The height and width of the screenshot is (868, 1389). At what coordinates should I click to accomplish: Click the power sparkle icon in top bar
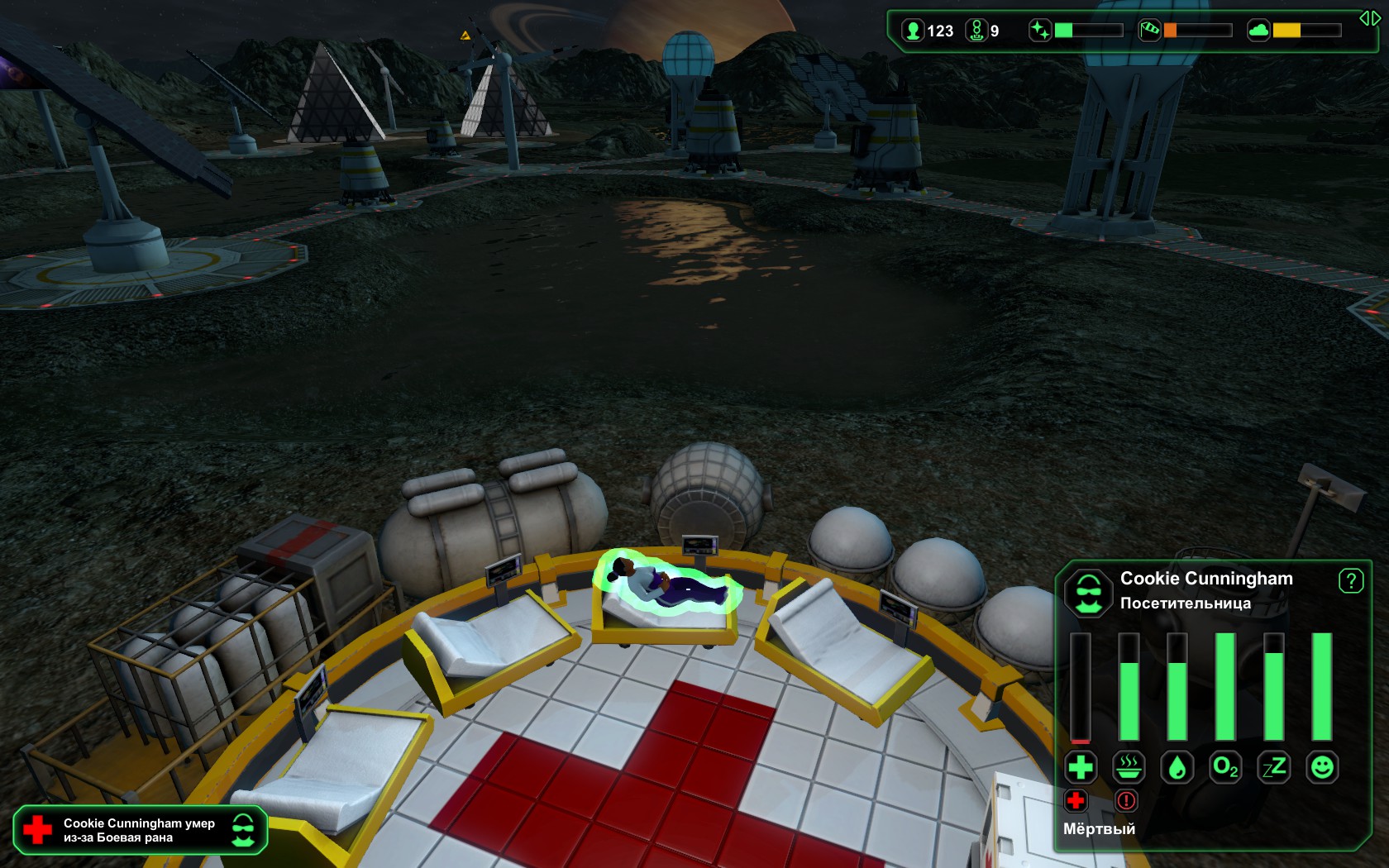[1040, 31]
